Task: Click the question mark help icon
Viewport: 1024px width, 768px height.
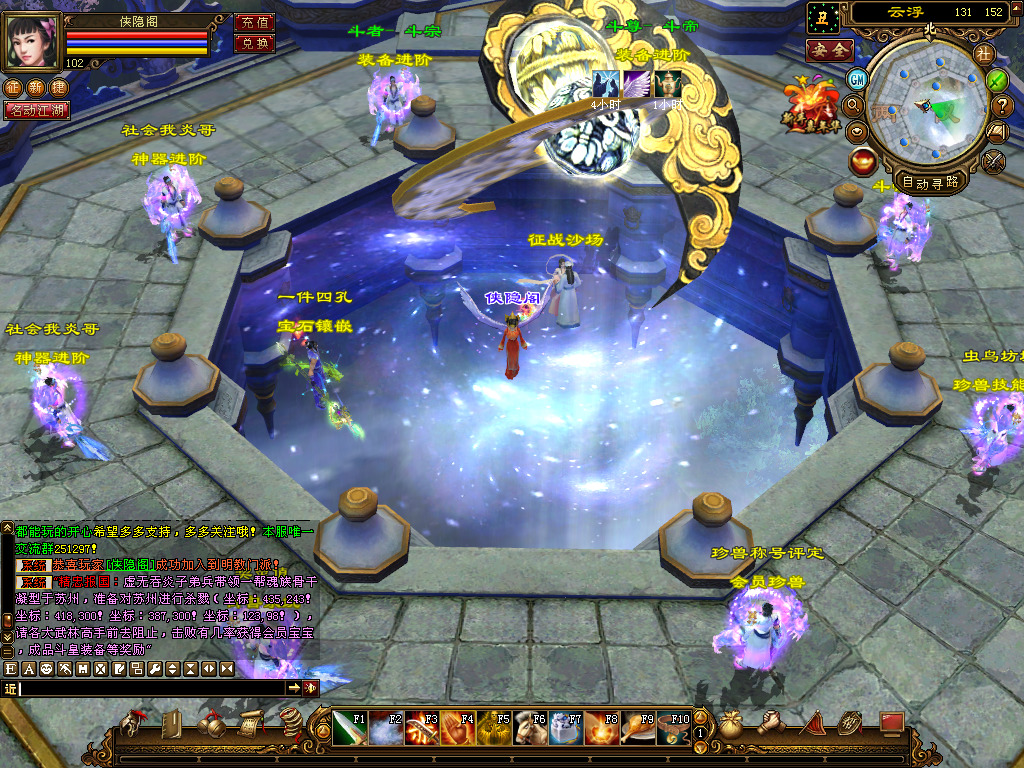Action: coord(1002,104)
